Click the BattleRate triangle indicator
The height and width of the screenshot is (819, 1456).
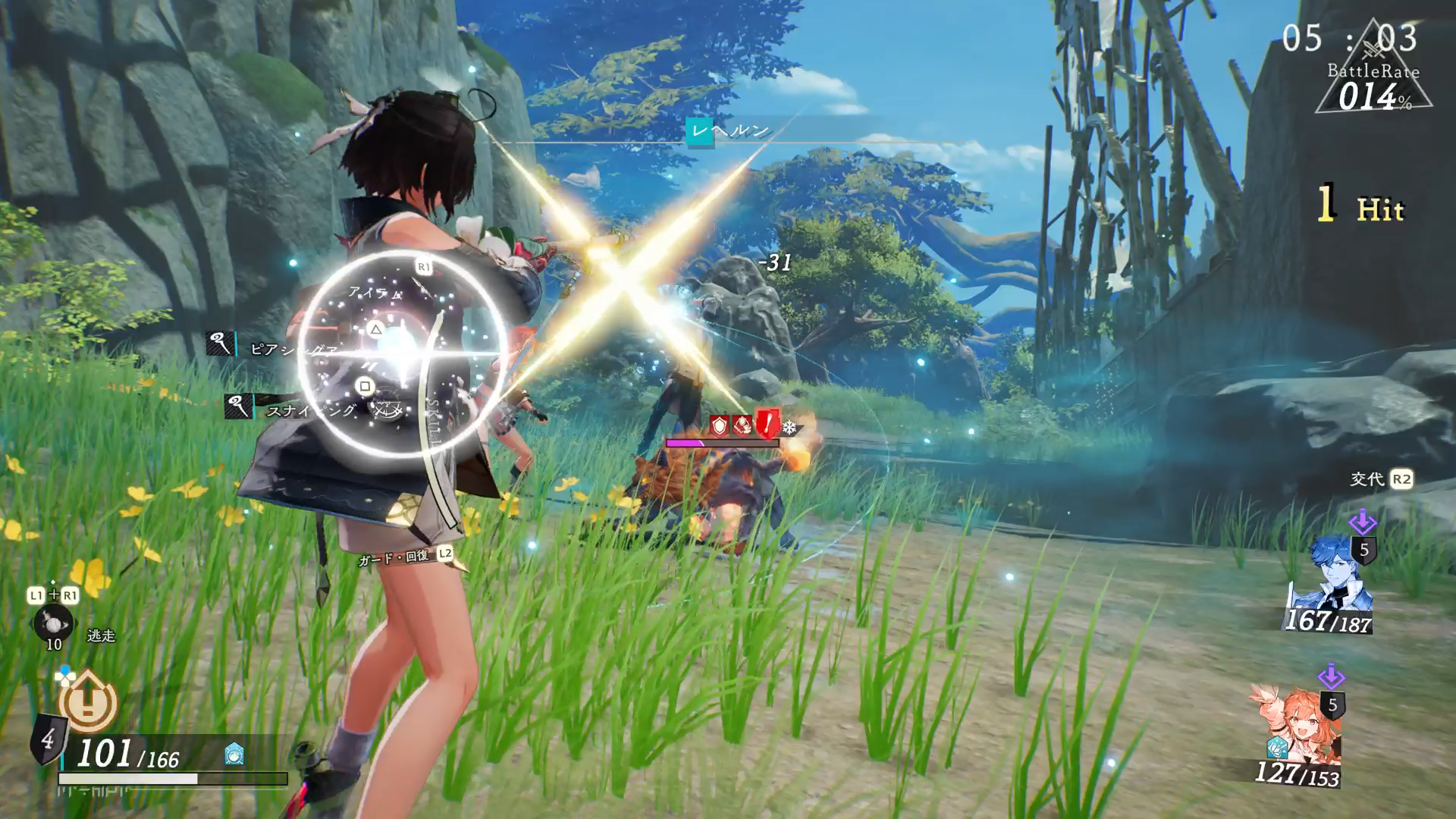pos(1373,76)
